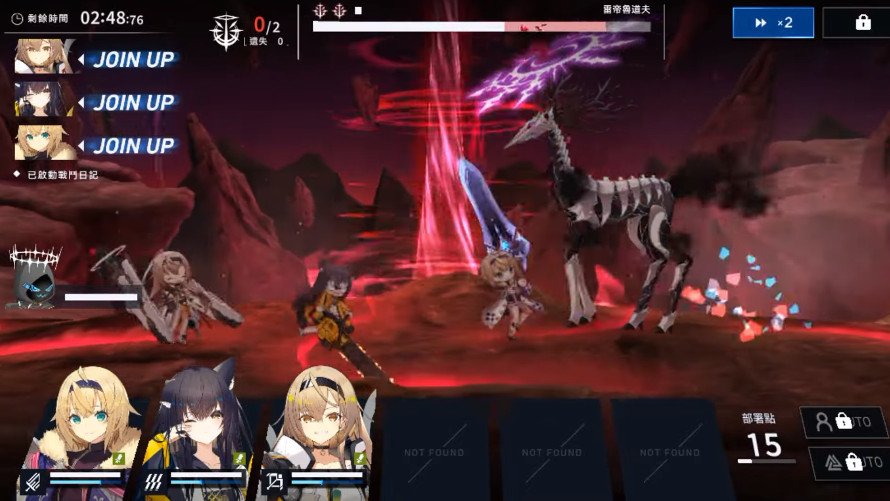Toggle the x2 battle speed button
Image resolution: width=890 pixels, height=501 pixels.
[x=772, y=23]
